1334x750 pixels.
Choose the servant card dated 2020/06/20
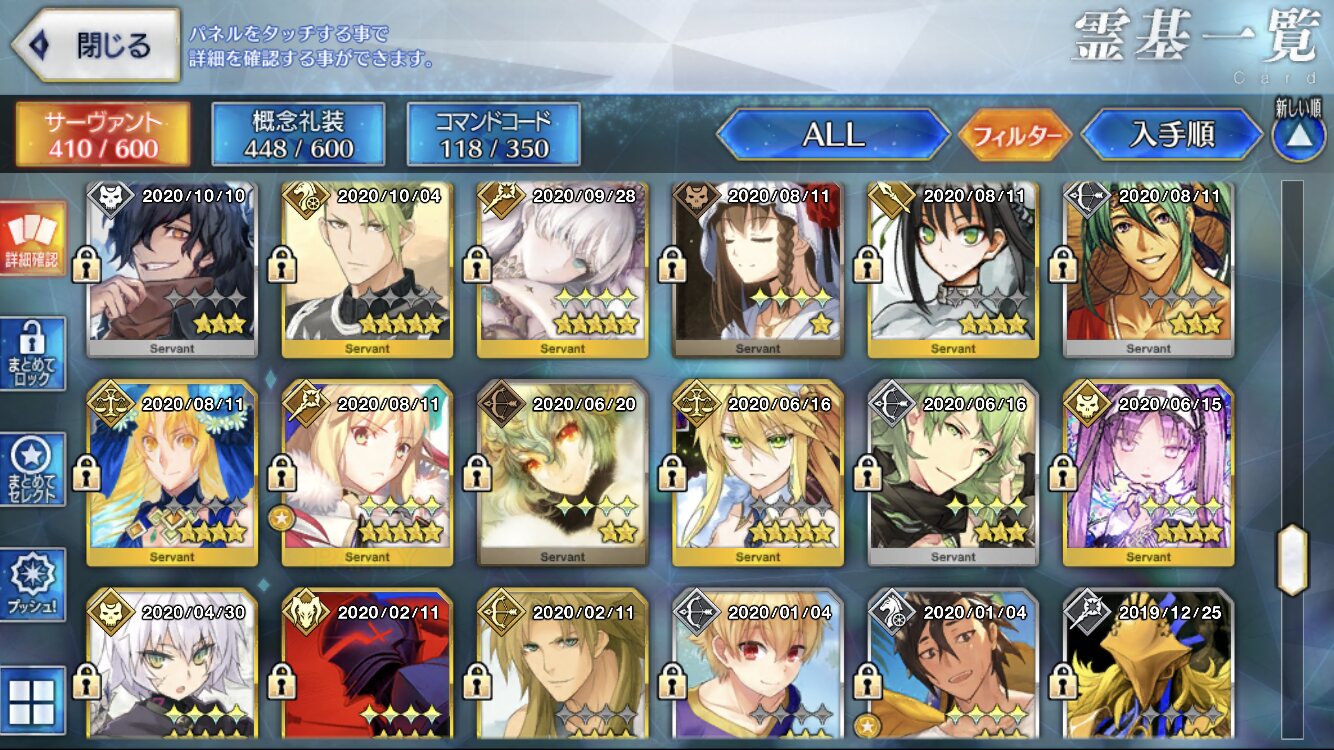(x=562, y=472)
